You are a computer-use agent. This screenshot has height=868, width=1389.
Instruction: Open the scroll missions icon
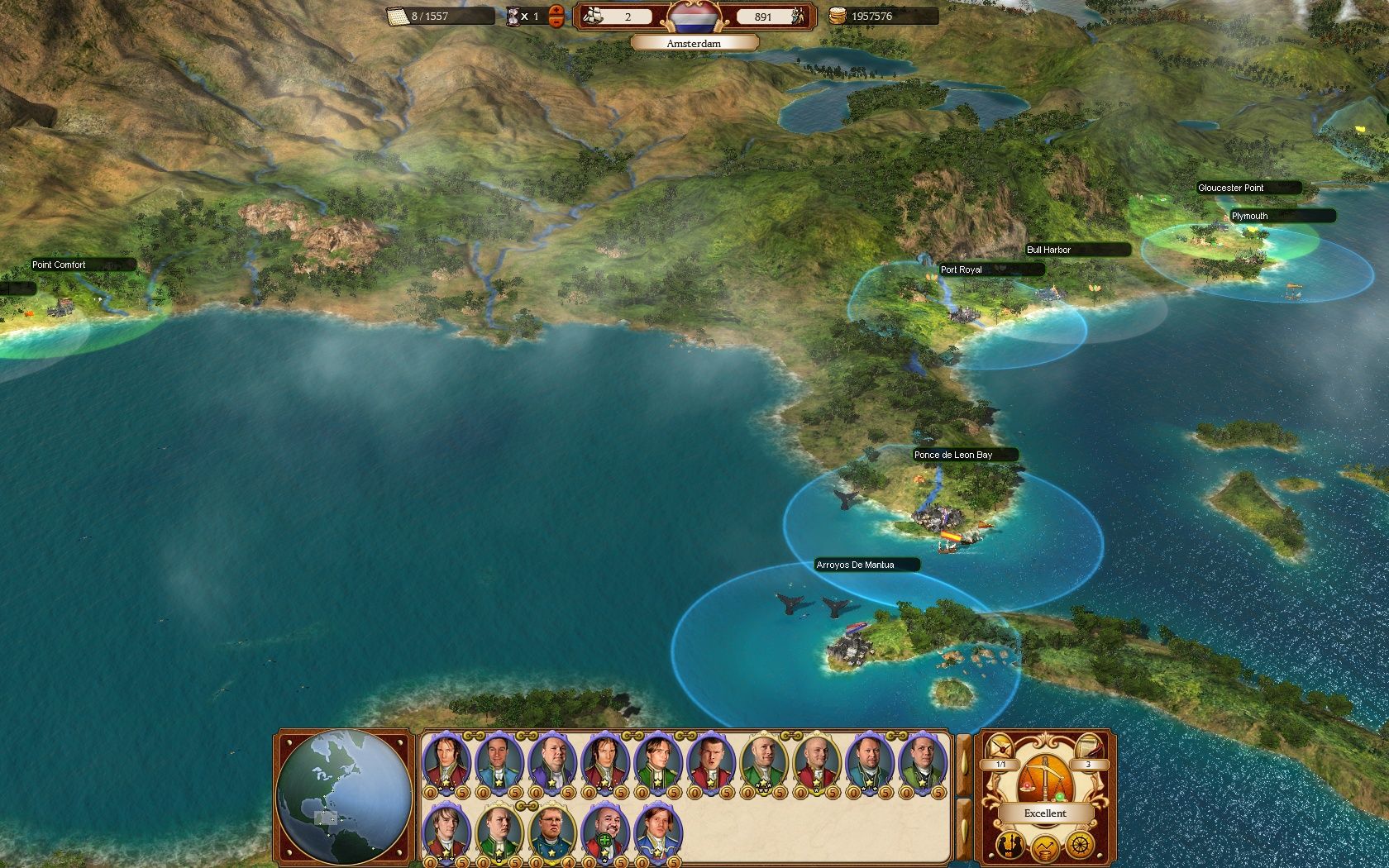click(1088, 746)
